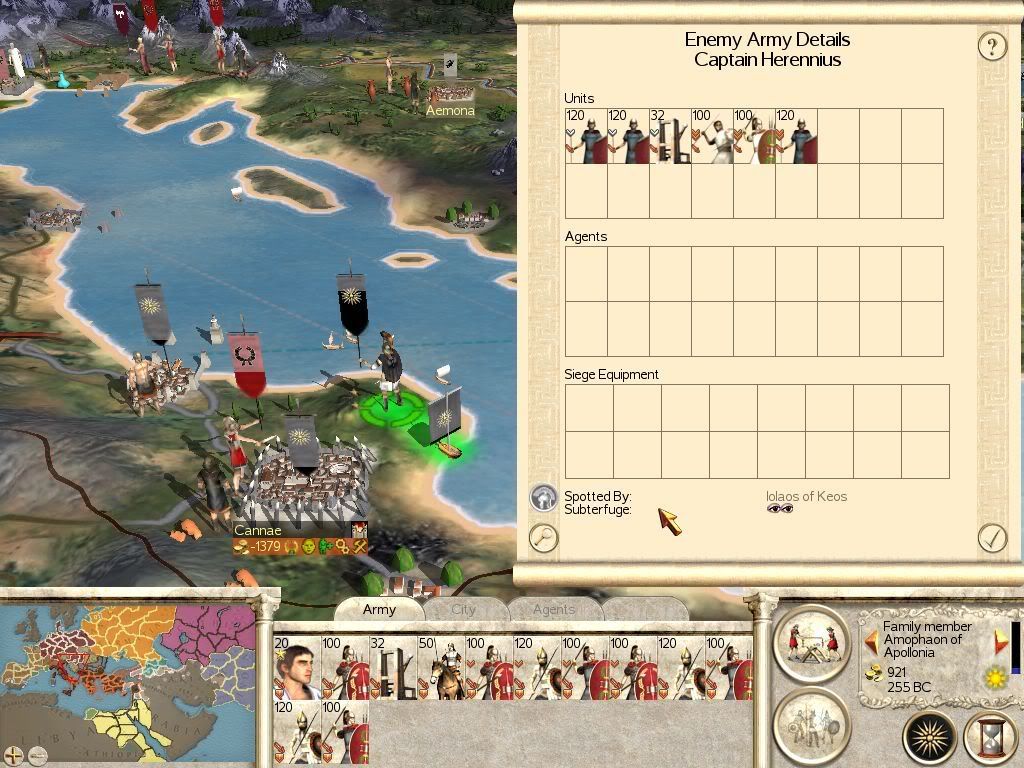
Task: Switch to the City tab
Action: 464,609
